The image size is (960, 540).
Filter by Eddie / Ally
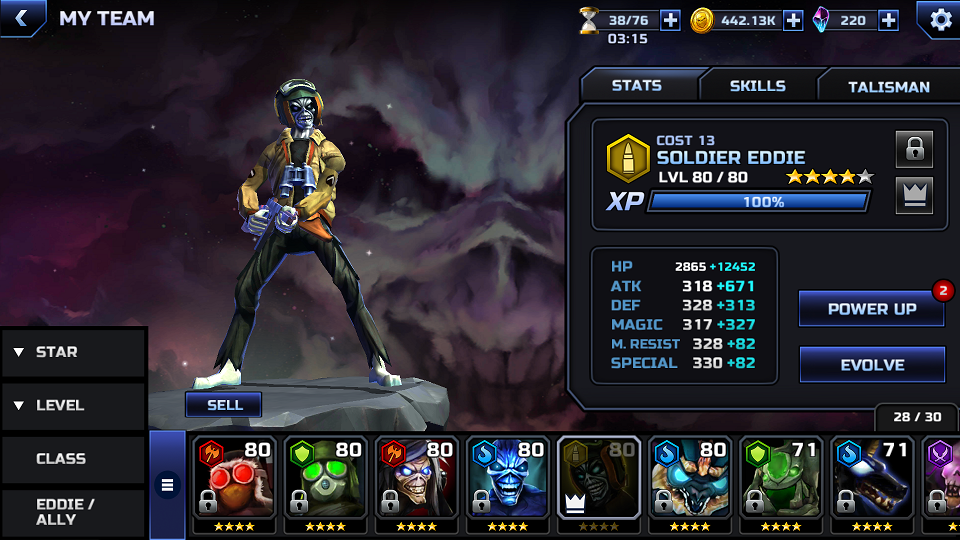[x=72, y=512]
